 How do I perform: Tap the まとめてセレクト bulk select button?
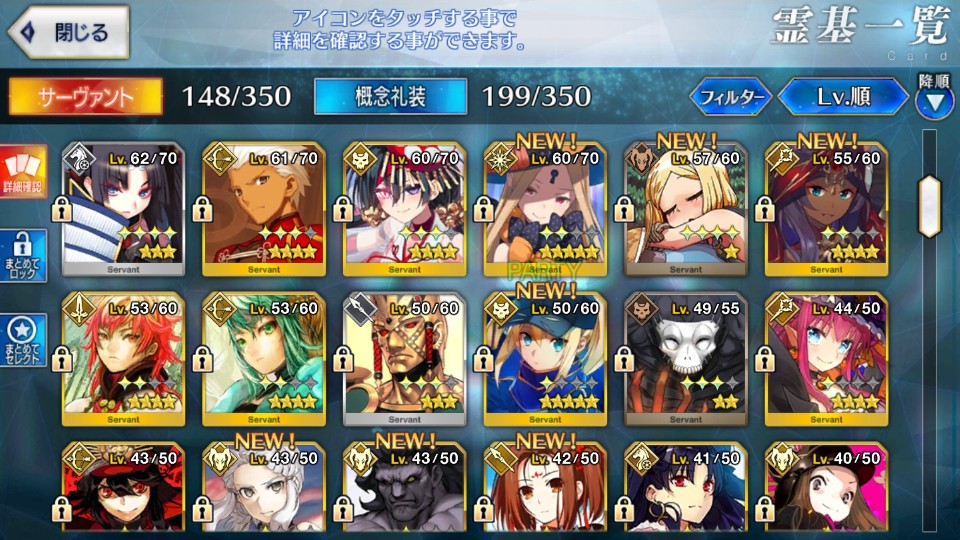pyautogui.click(x=23, y=340)
